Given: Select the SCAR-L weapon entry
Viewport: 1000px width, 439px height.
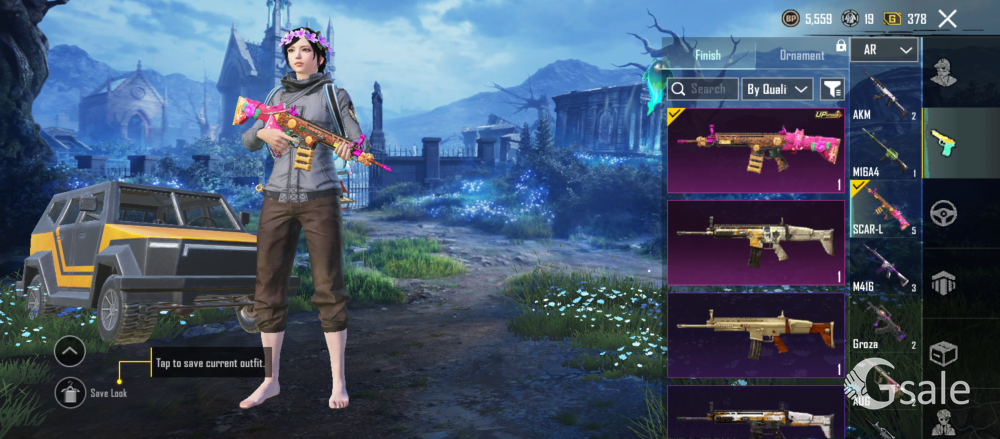Looking at the screenshot, I should 884,208.
